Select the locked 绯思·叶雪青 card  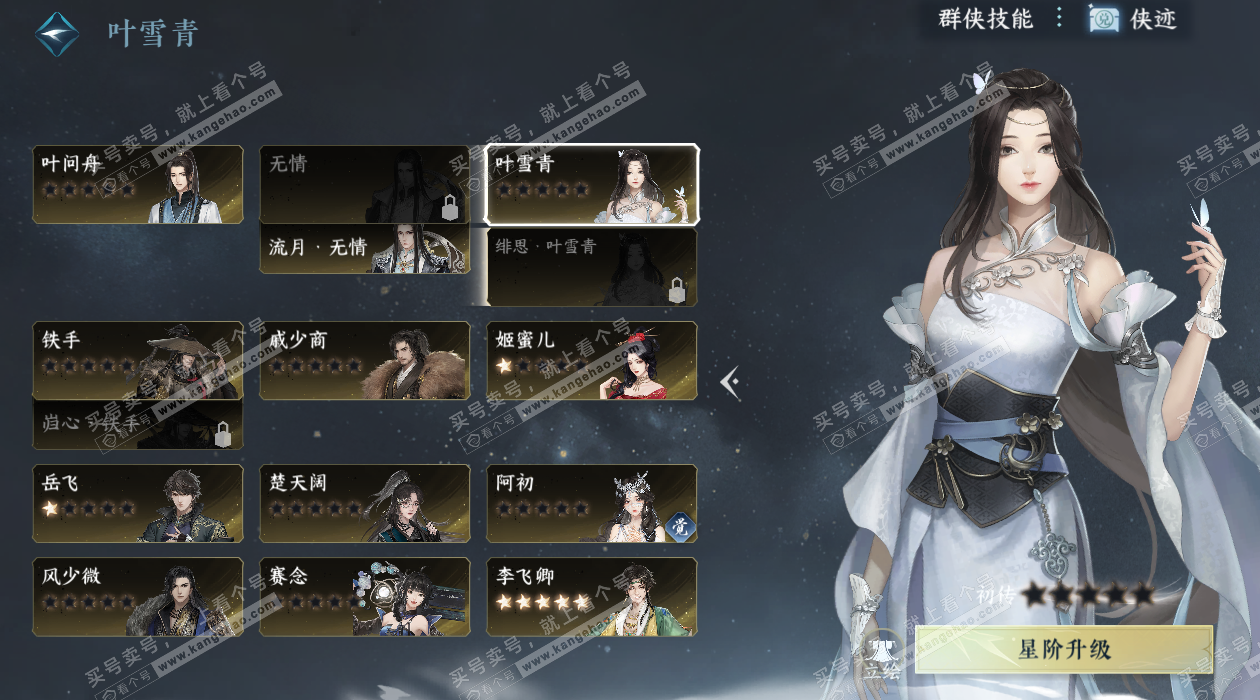[591, 267]
